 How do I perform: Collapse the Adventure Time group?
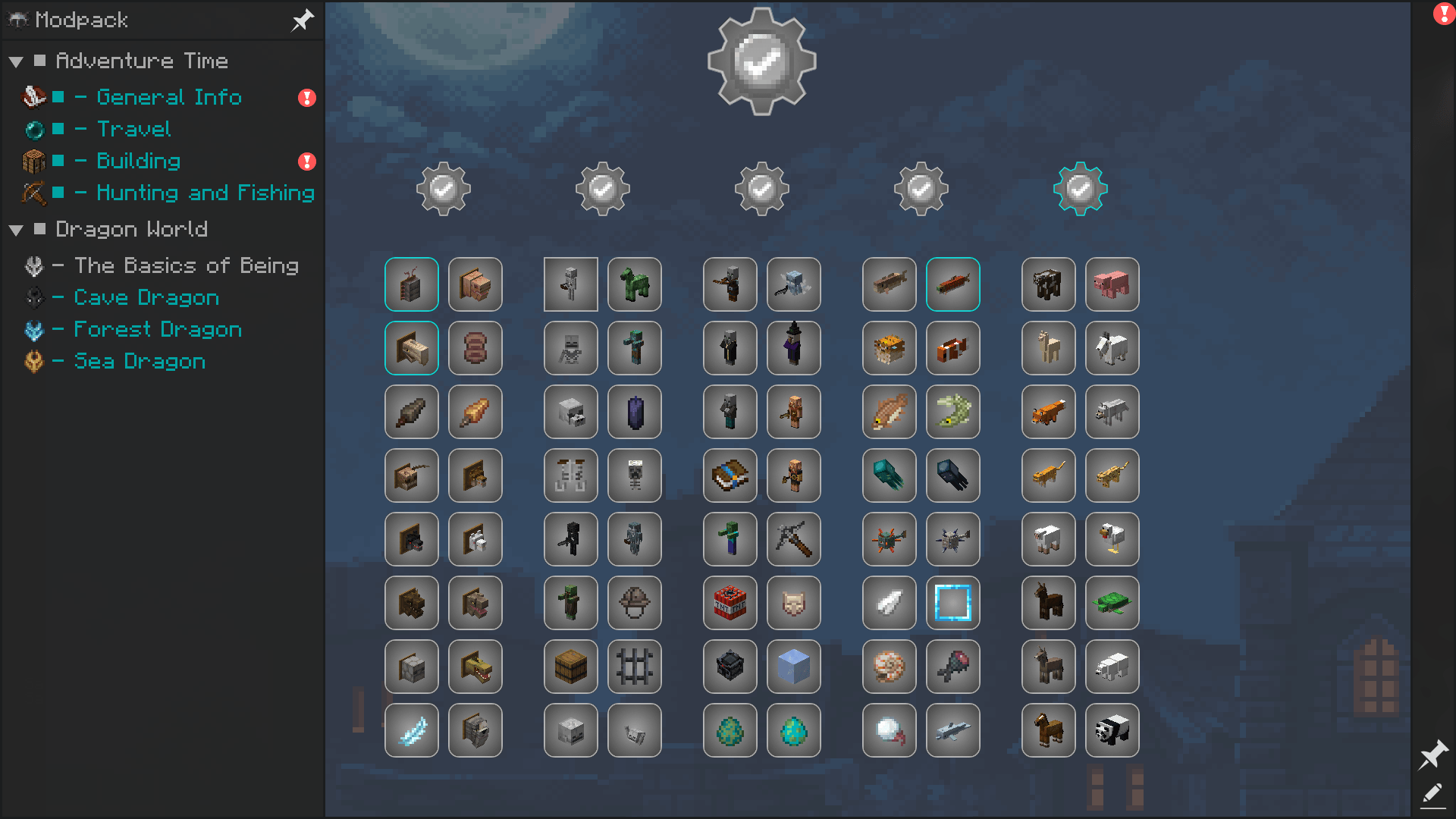pyautogui.click(x=16, y=61)
